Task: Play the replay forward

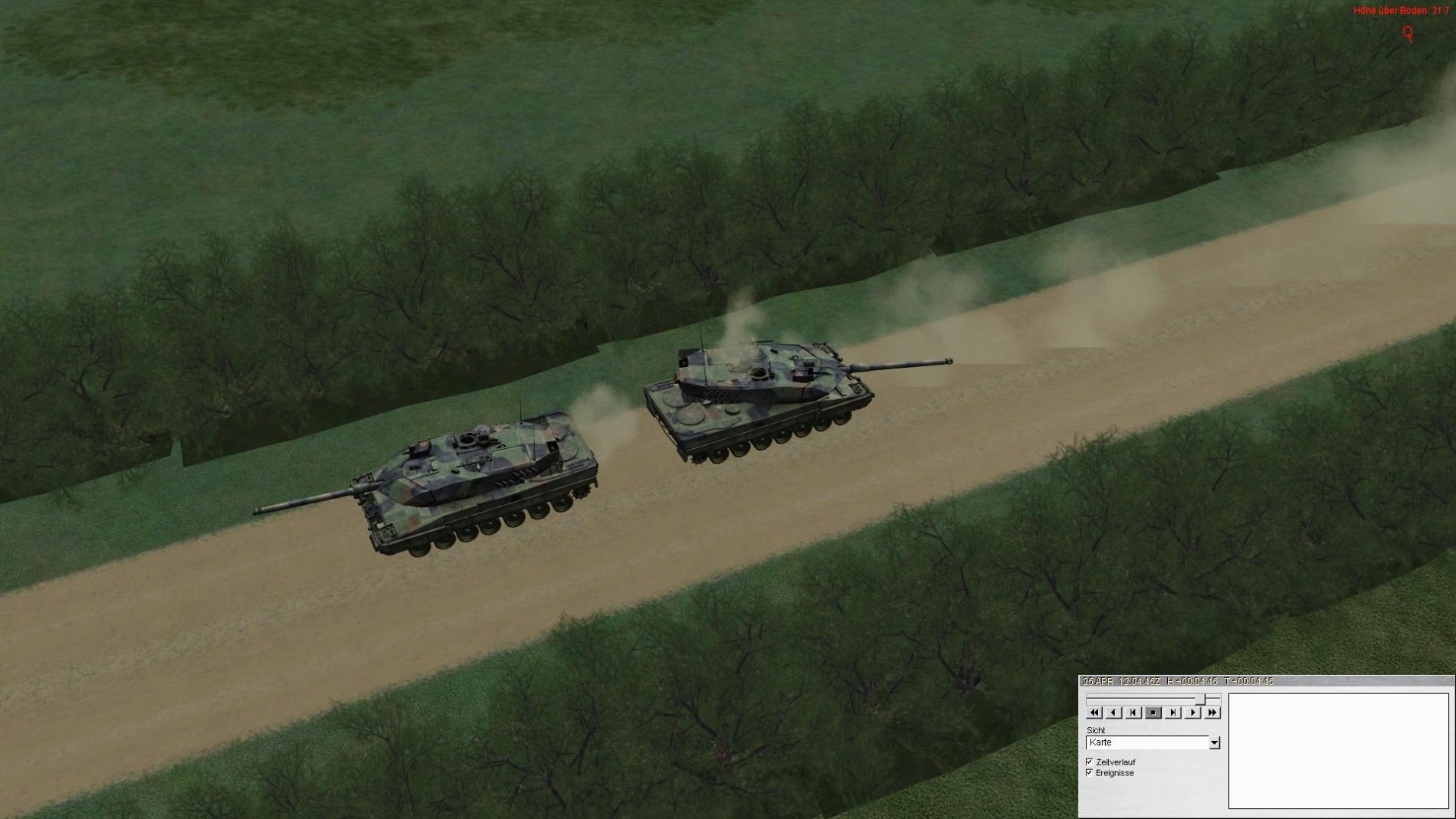Action: [1192, 713]
